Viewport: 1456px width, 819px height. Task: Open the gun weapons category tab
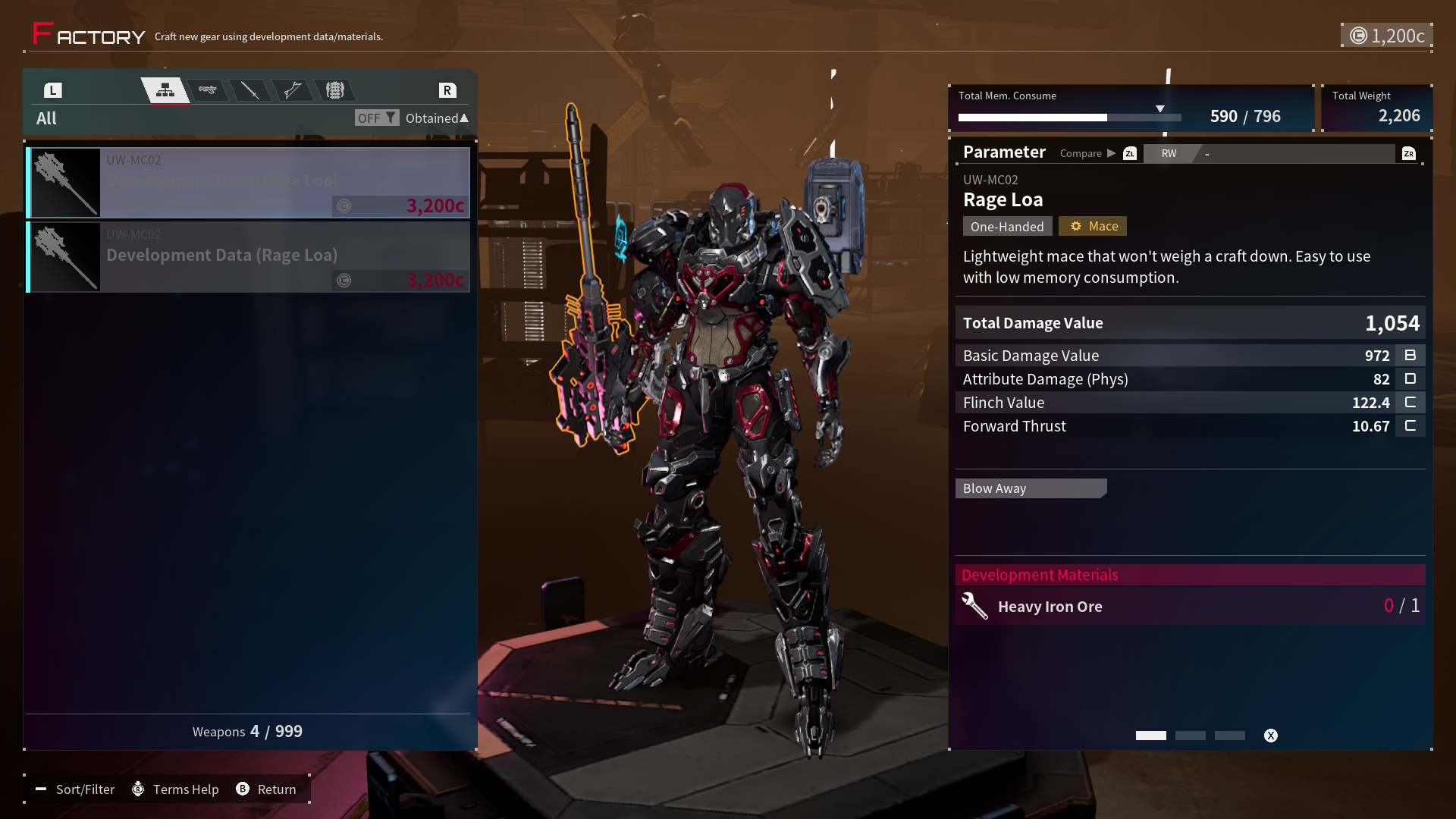click(208, 91)
